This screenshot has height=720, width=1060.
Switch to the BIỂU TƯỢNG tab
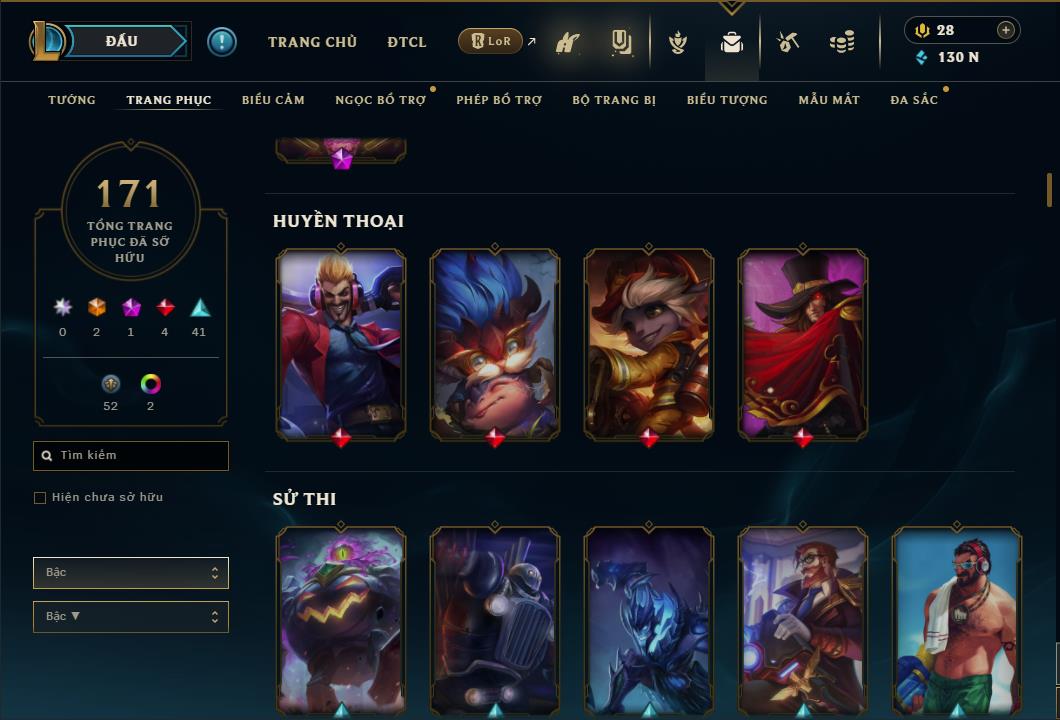point(727,100)
